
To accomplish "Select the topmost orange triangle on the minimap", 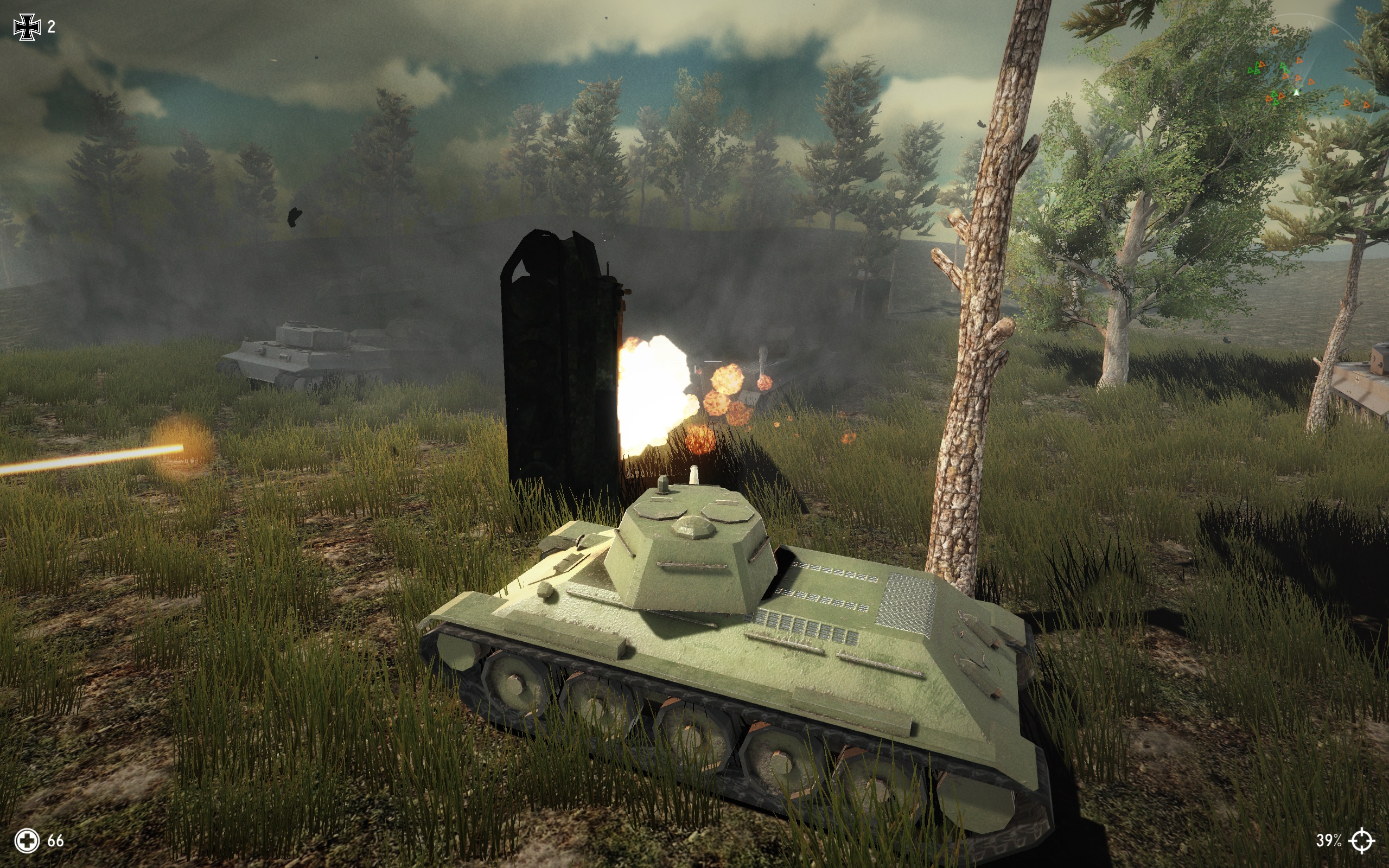I will (1276, 31).
